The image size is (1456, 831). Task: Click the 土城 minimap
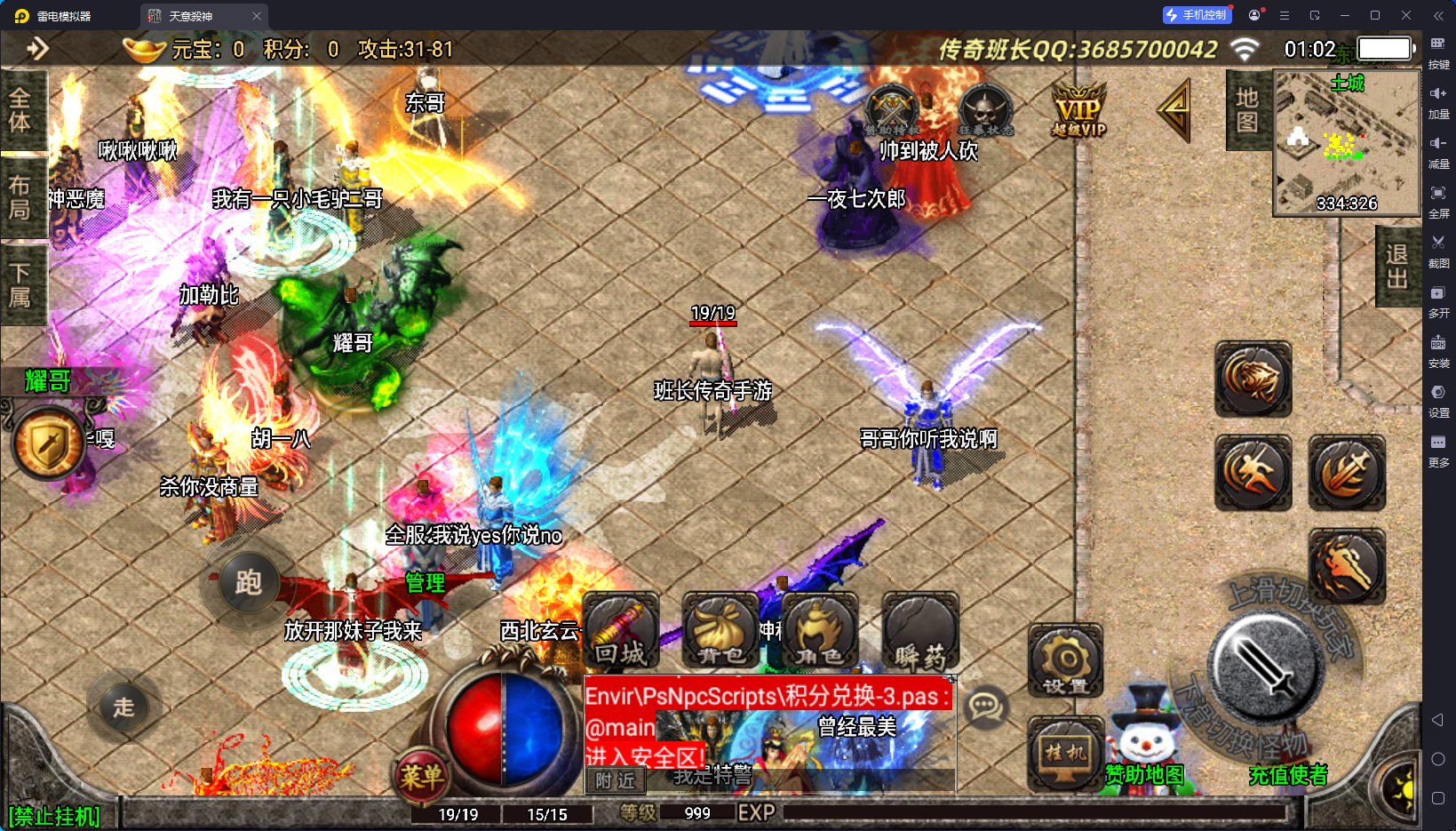click(1346, 142)
